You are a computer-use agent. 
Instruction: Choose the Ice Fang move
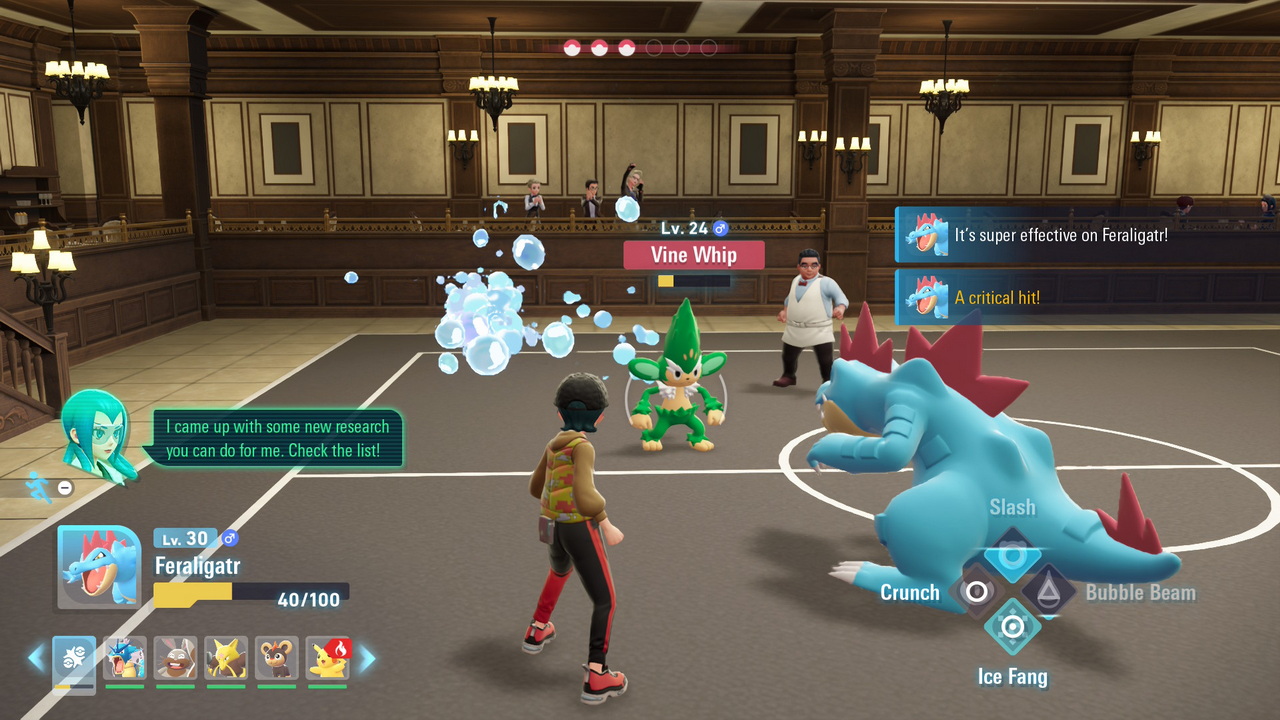point(1012,627)
